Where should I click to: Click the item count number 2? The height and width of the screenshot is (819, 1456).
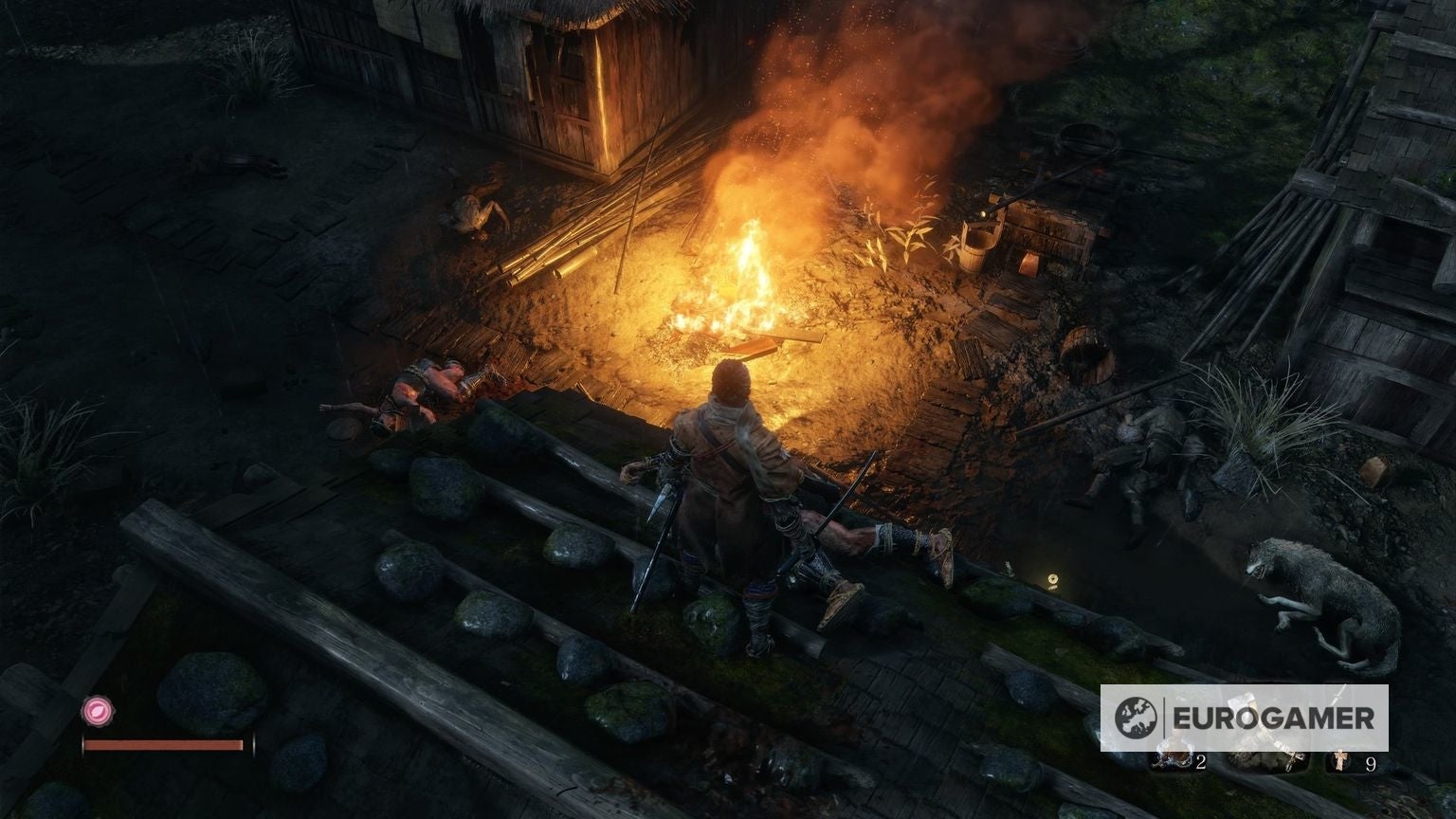tap(1202, 762)
